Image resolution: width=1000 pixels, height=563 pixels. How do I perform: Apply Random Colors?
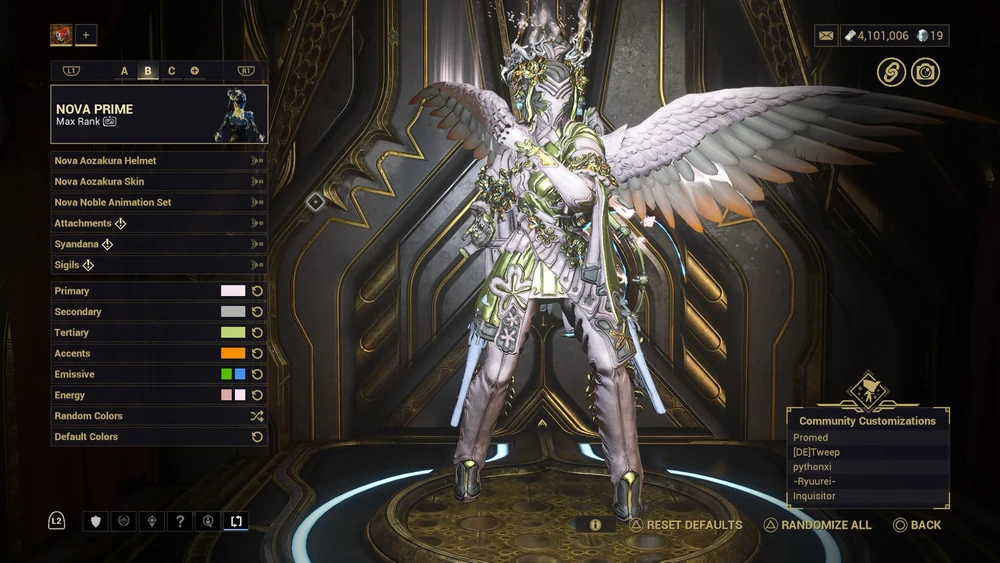(x=158, y=416)
